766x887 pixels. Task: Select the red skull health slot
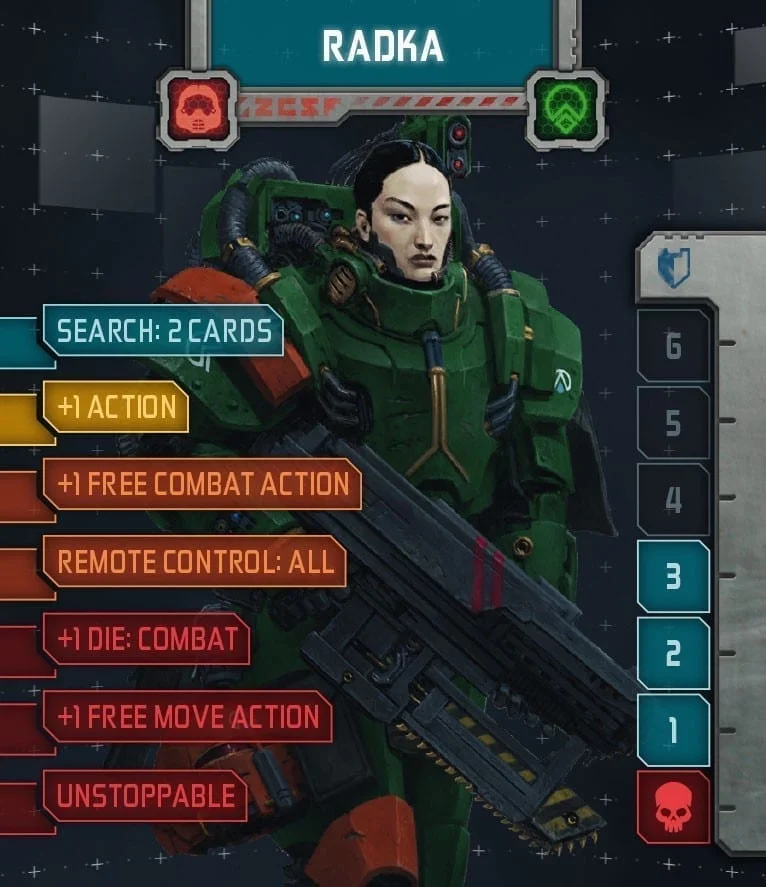point(673,808)
